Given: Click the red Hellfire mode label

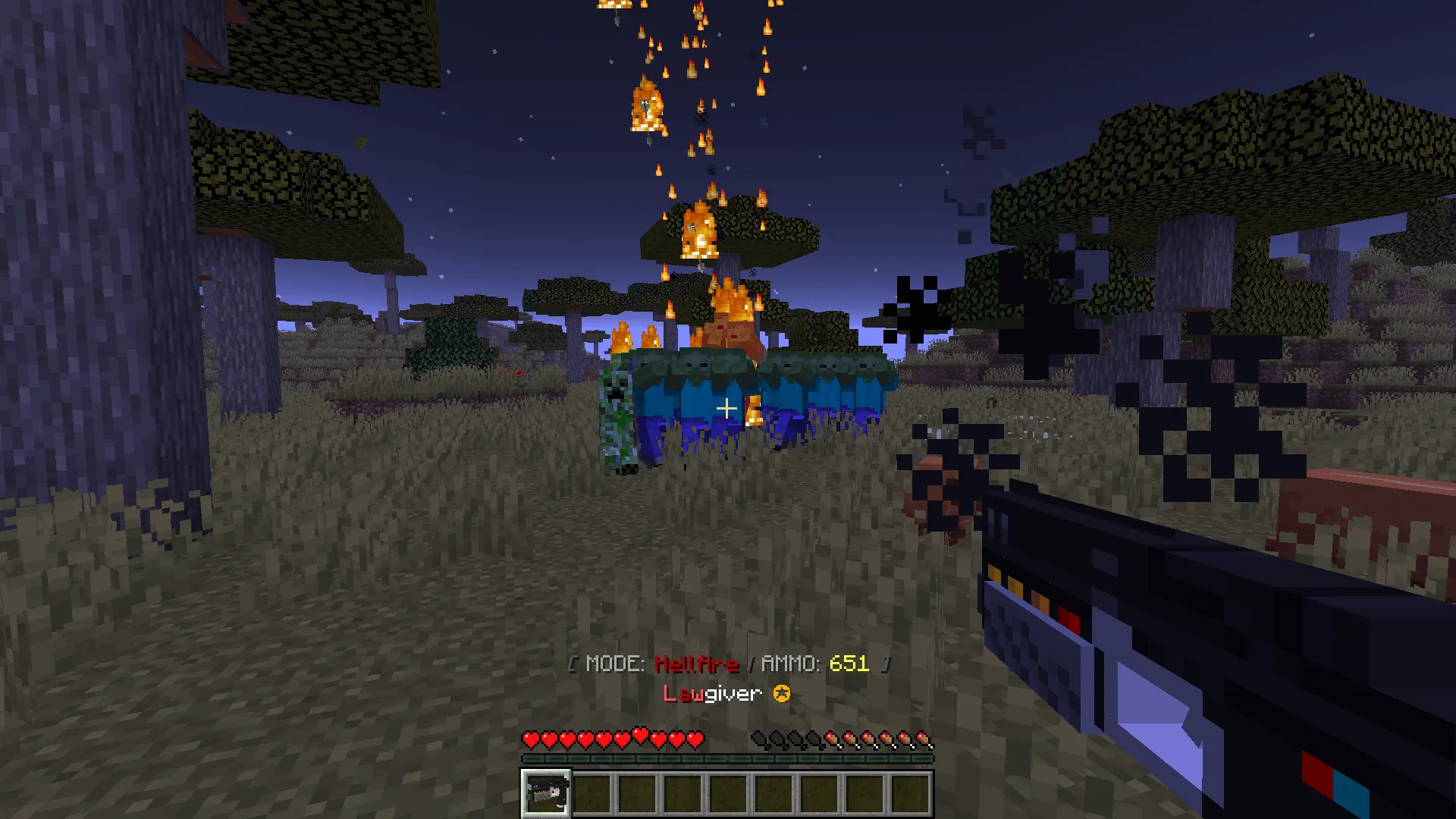Looking at the screenshot, I should (696, 664).
